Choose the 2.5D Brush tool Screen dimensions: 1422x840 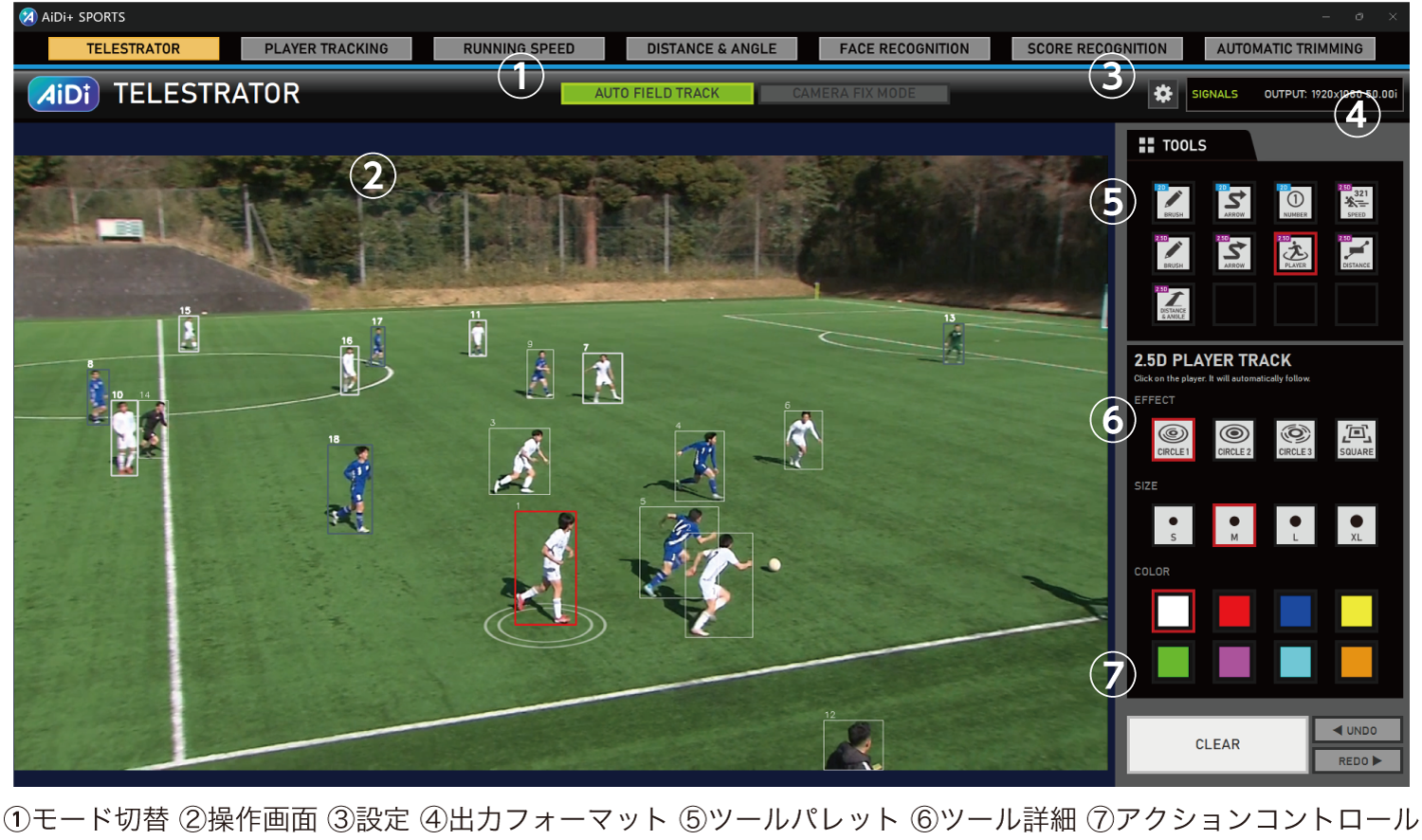[1173, 253]
